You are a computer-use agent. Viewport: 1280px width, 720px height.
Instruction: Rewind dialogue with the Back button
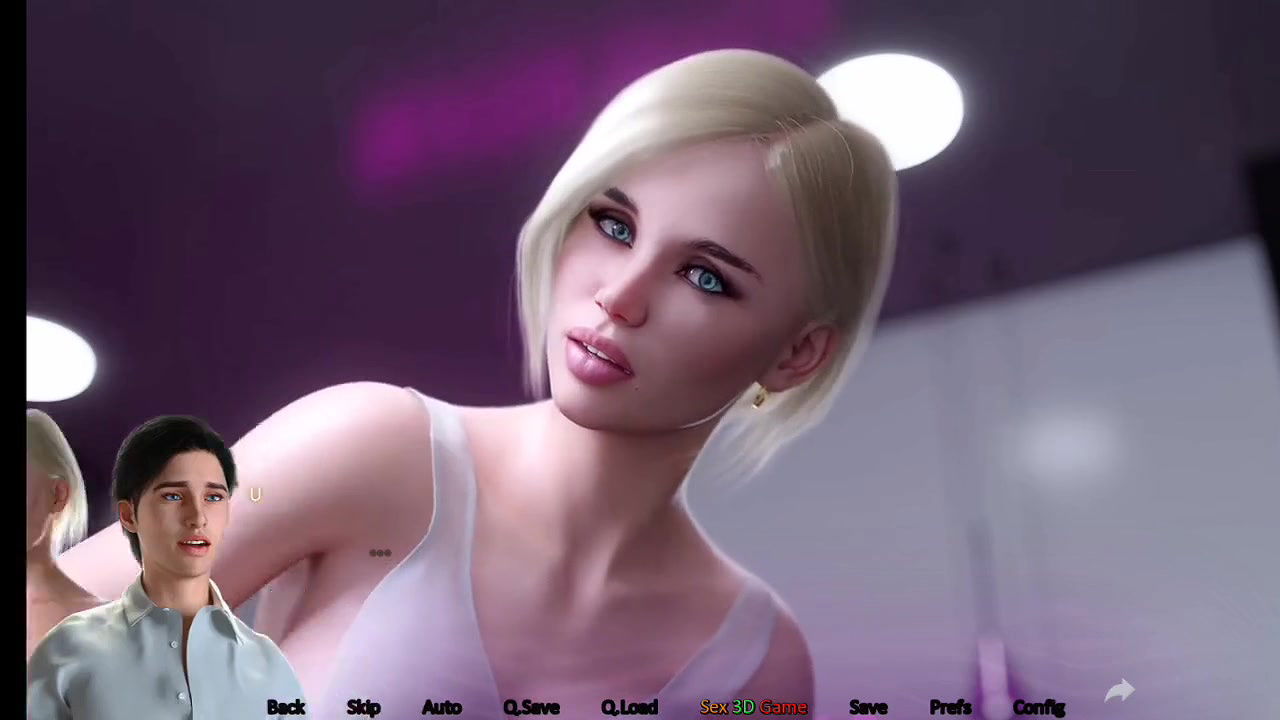[x=286, y=707]
